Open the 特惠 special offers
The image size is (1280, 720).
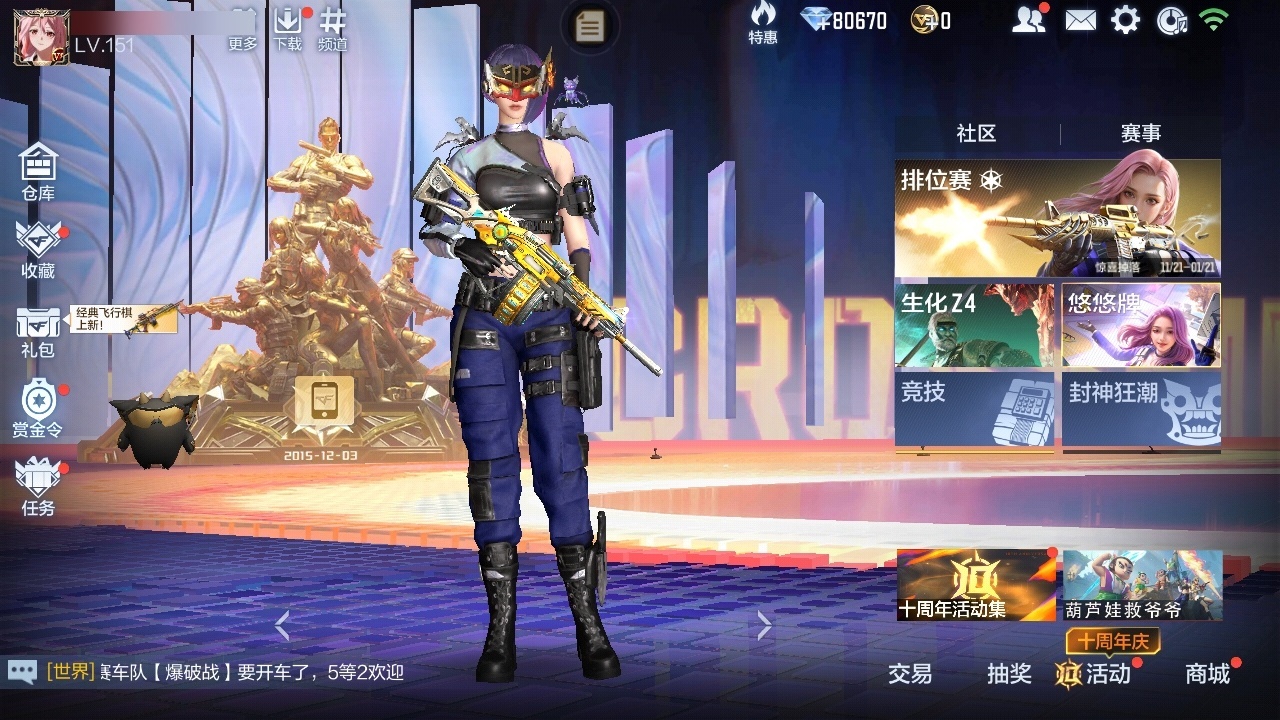click(x=763, y=22)
